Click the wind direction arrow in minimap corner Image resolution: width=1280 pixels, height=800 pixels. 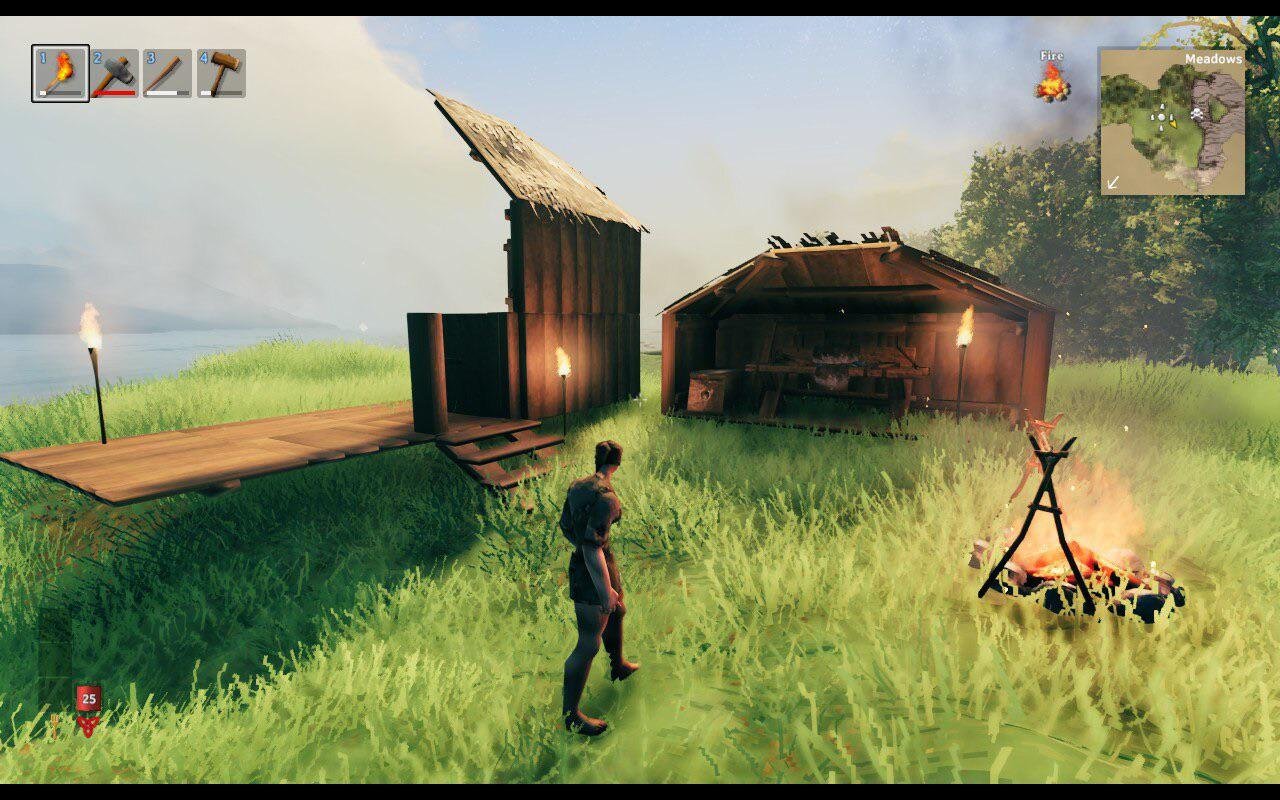[1114, 181]
